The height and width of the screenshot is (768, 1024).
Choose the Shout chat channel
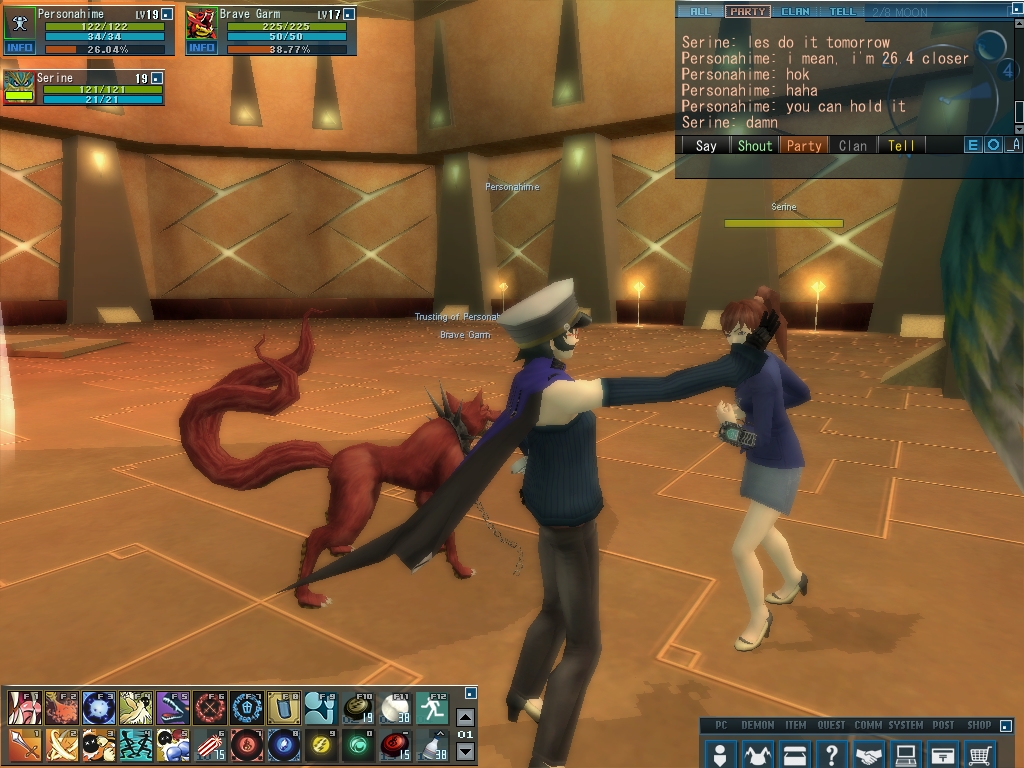pos(754,145)
